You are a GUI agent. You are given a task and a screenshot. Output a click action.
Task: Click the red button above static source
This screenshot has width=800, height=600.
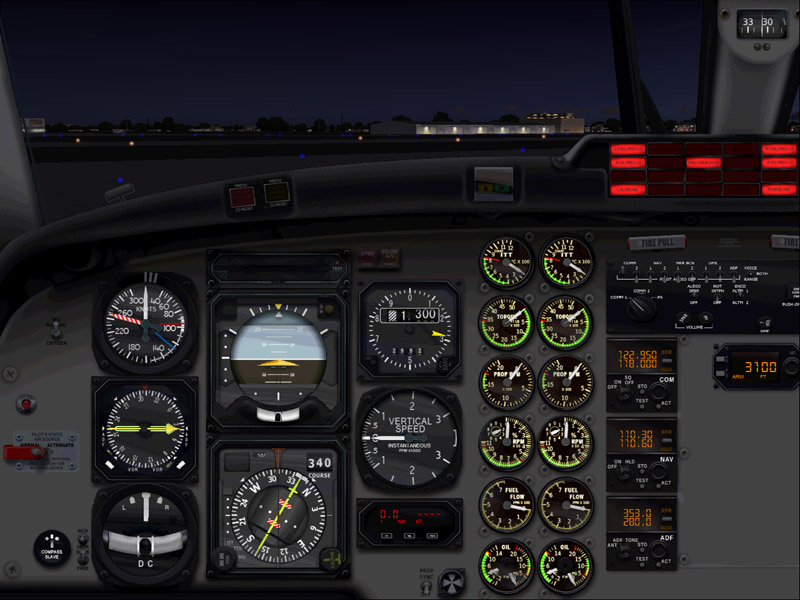point(25,404)
